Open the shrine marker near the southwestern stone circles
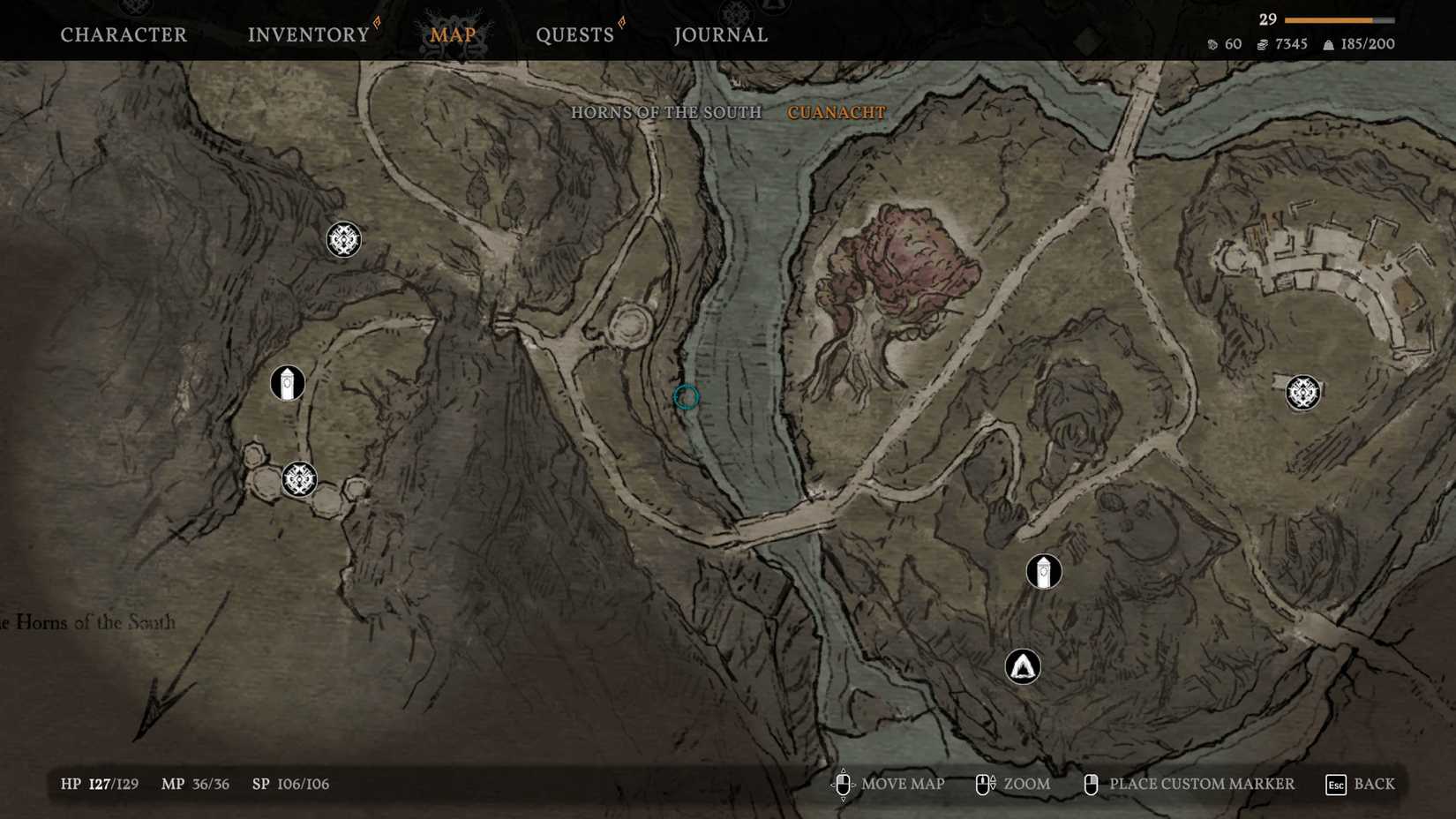1456x819 pixels. [298, 479]
